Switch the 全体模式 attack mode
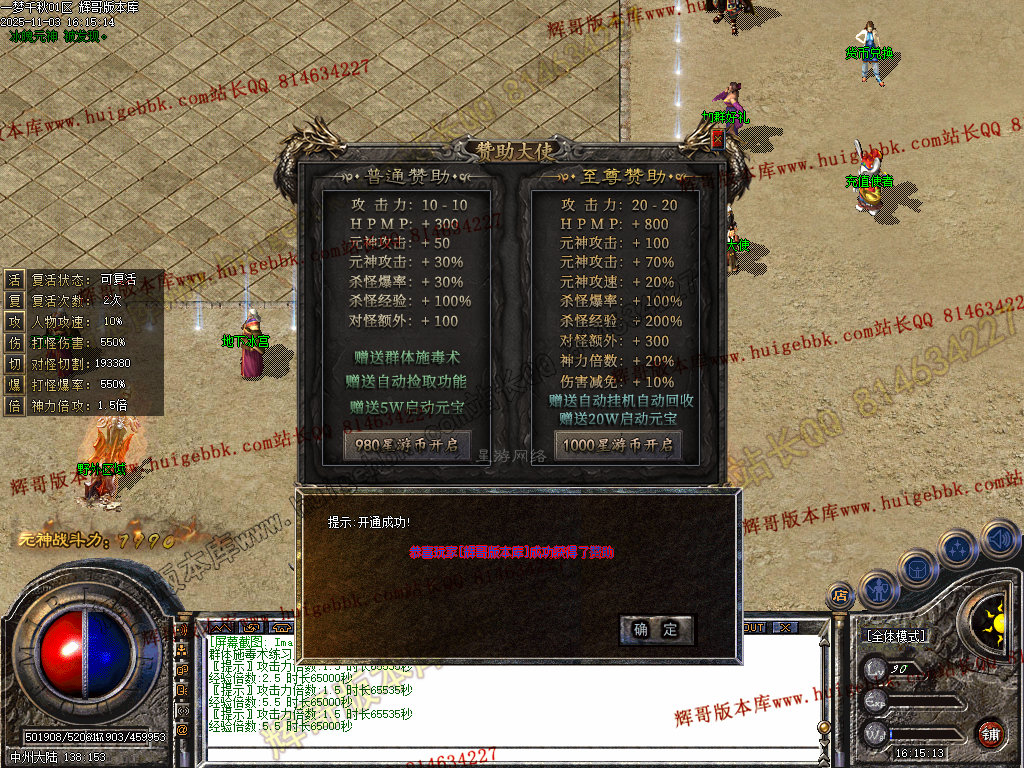Screen dimensions: 1024x768 (x=895, y=636)
